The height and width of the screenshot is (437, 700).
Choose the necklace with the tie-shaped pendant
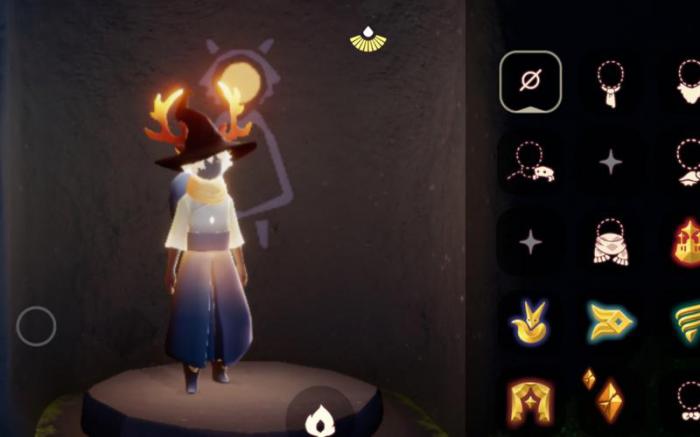click(x=610, y=82)
